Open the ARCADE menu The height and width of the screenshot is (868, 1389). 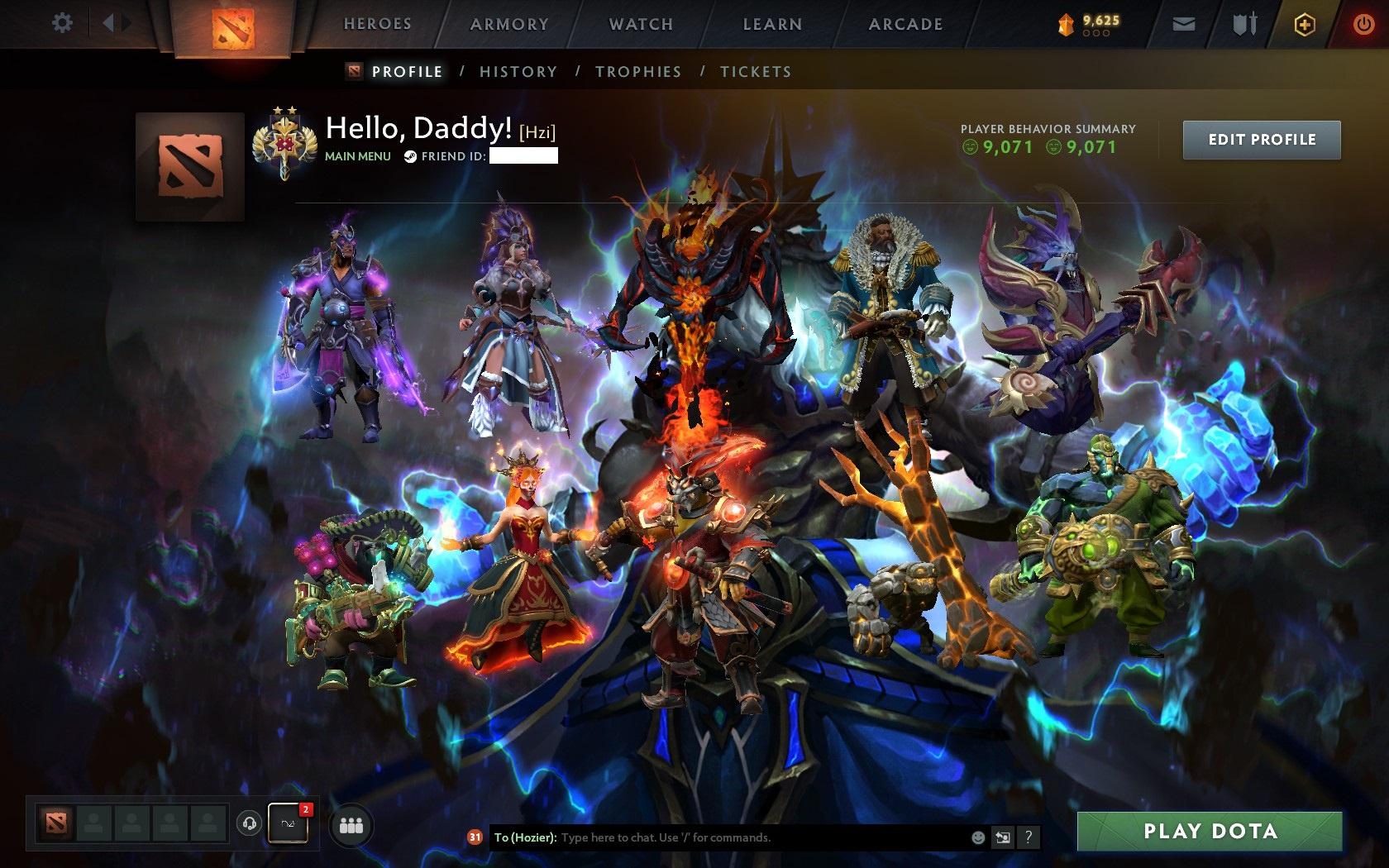[x=904, y=25]
